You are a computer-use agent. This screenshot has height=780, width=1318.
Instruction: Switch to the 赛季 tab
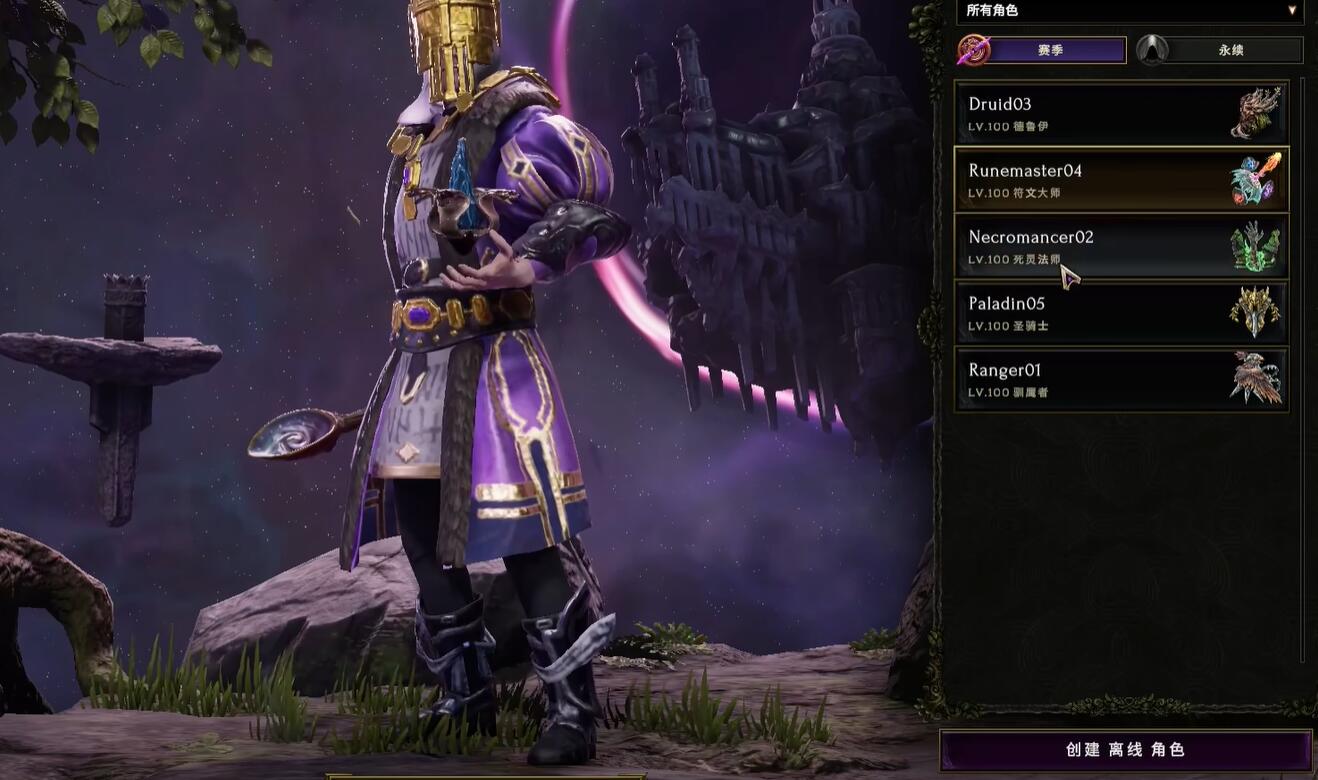(1049, 50)
